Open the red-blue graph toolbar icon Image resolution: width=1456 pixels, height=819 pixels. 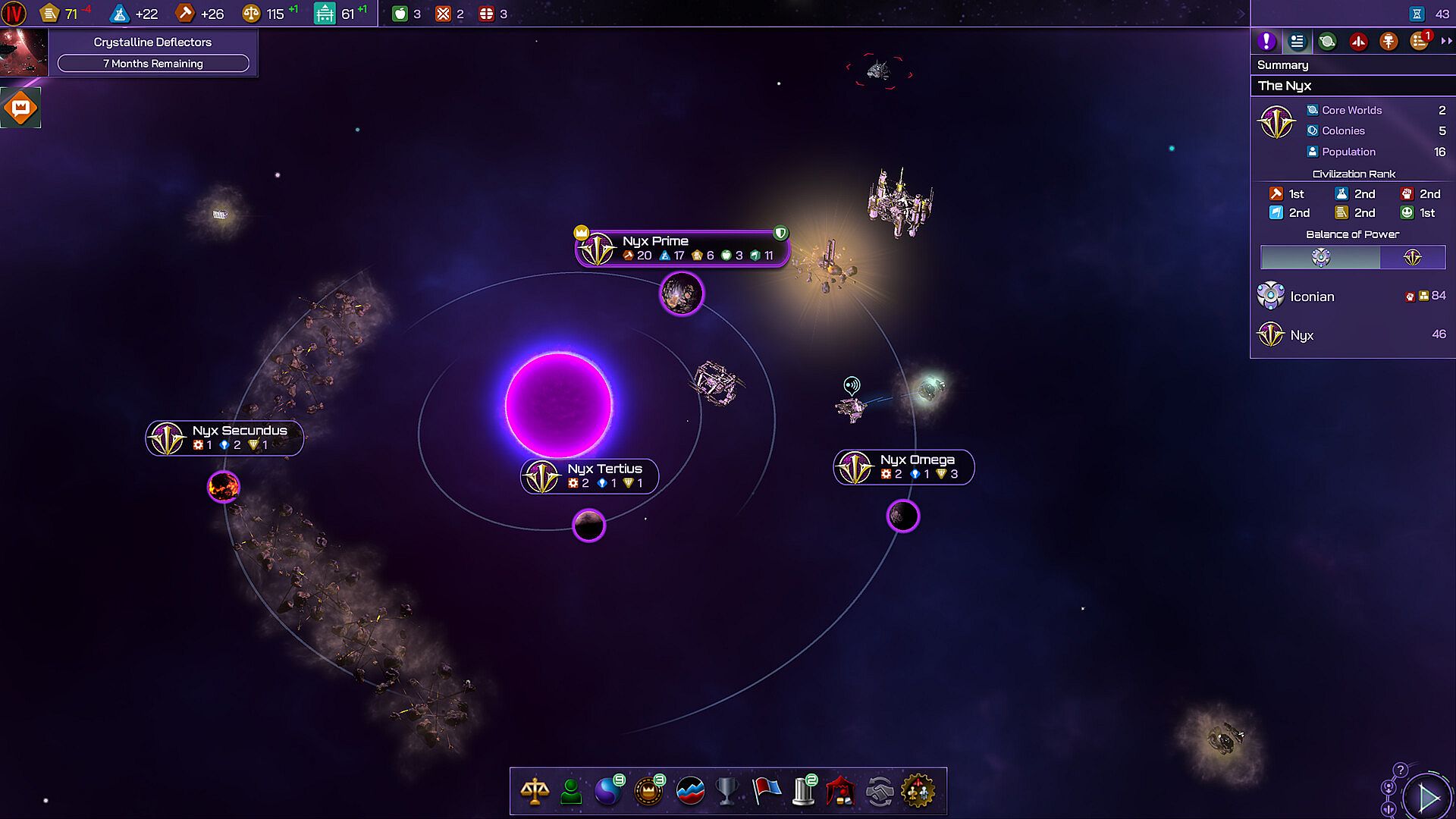click(689, 792)
